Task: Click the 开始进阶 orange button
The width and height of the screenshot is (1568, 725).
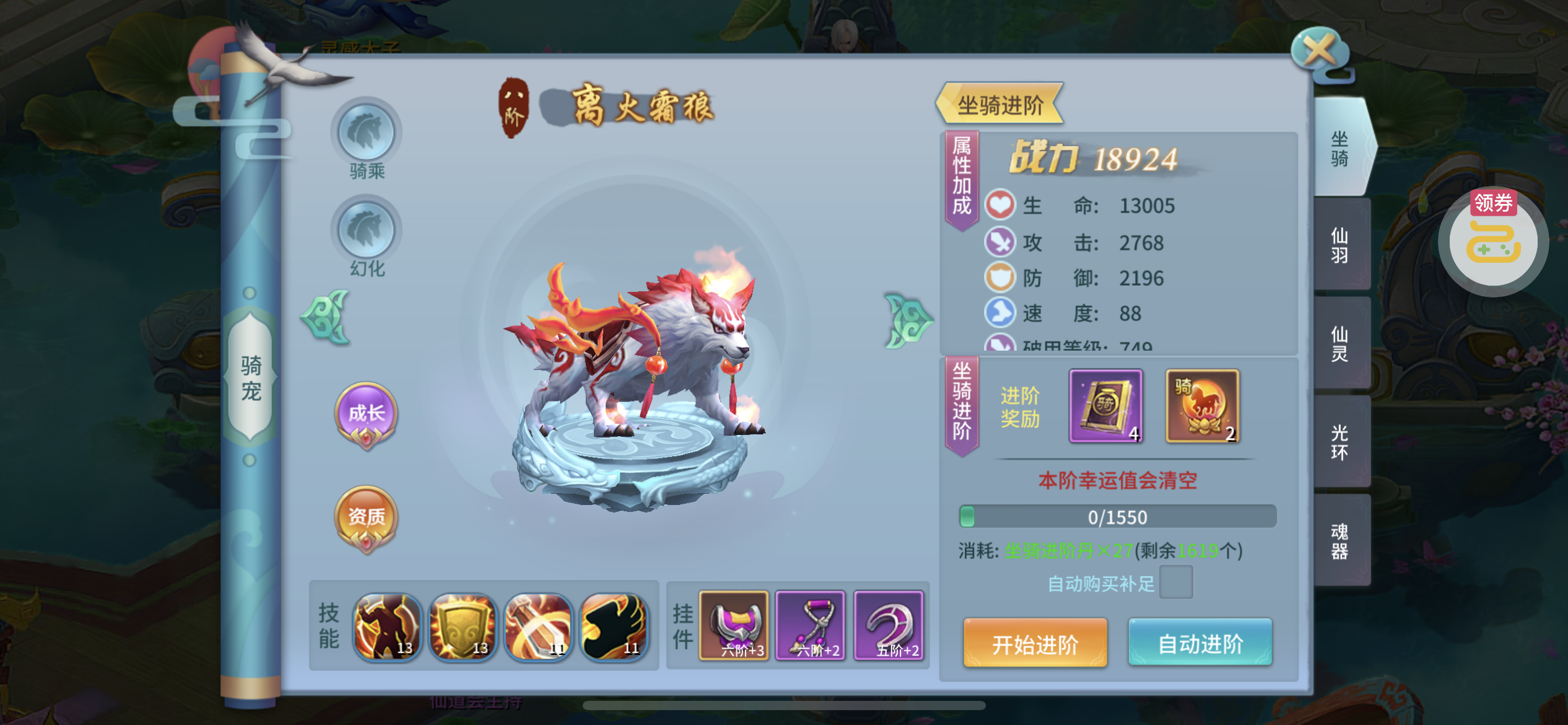Action: point(1035,643)
